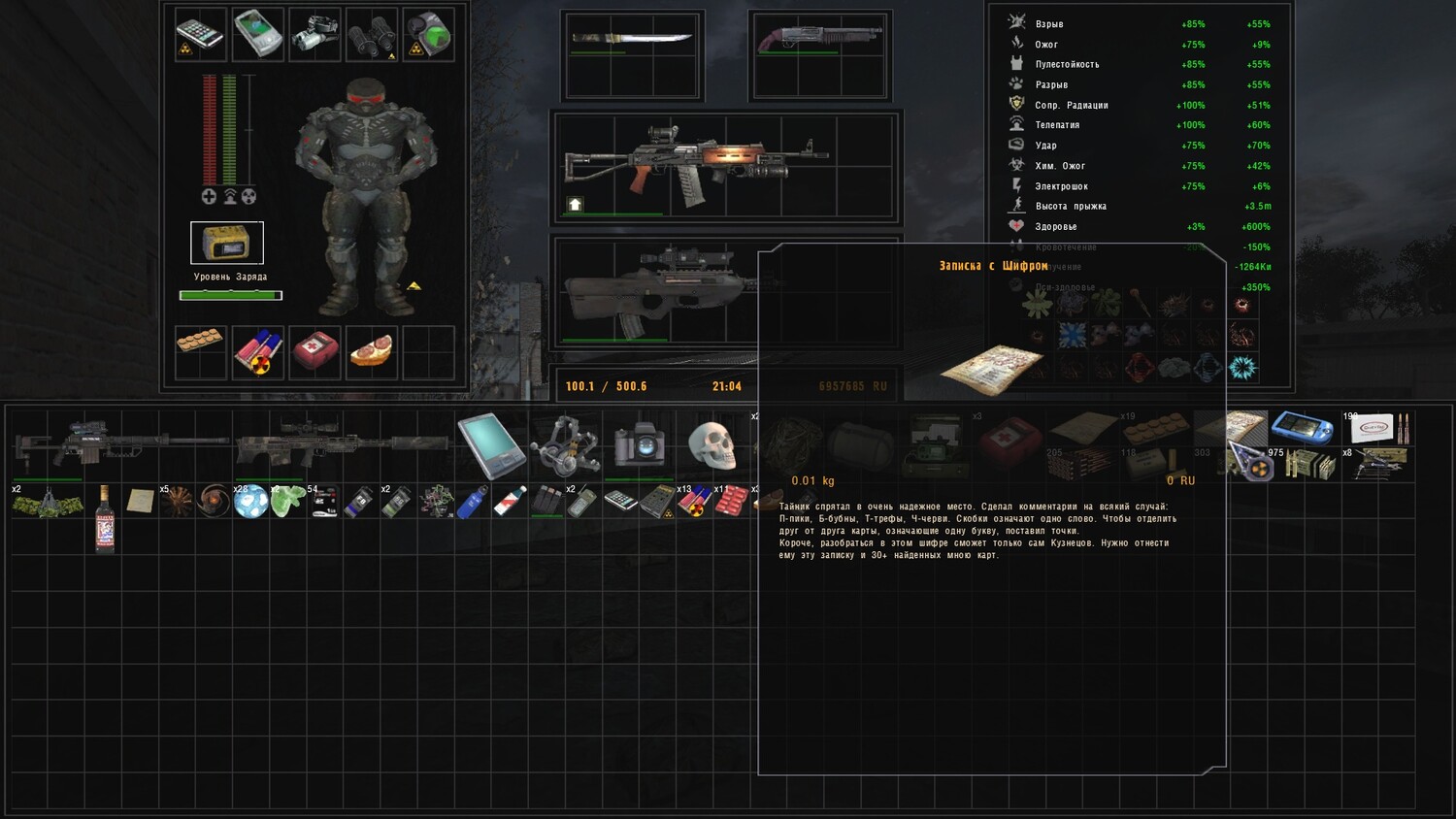
Task: Select the scoped heavy sniper rifle in the backpack
Action: [122, 444]
